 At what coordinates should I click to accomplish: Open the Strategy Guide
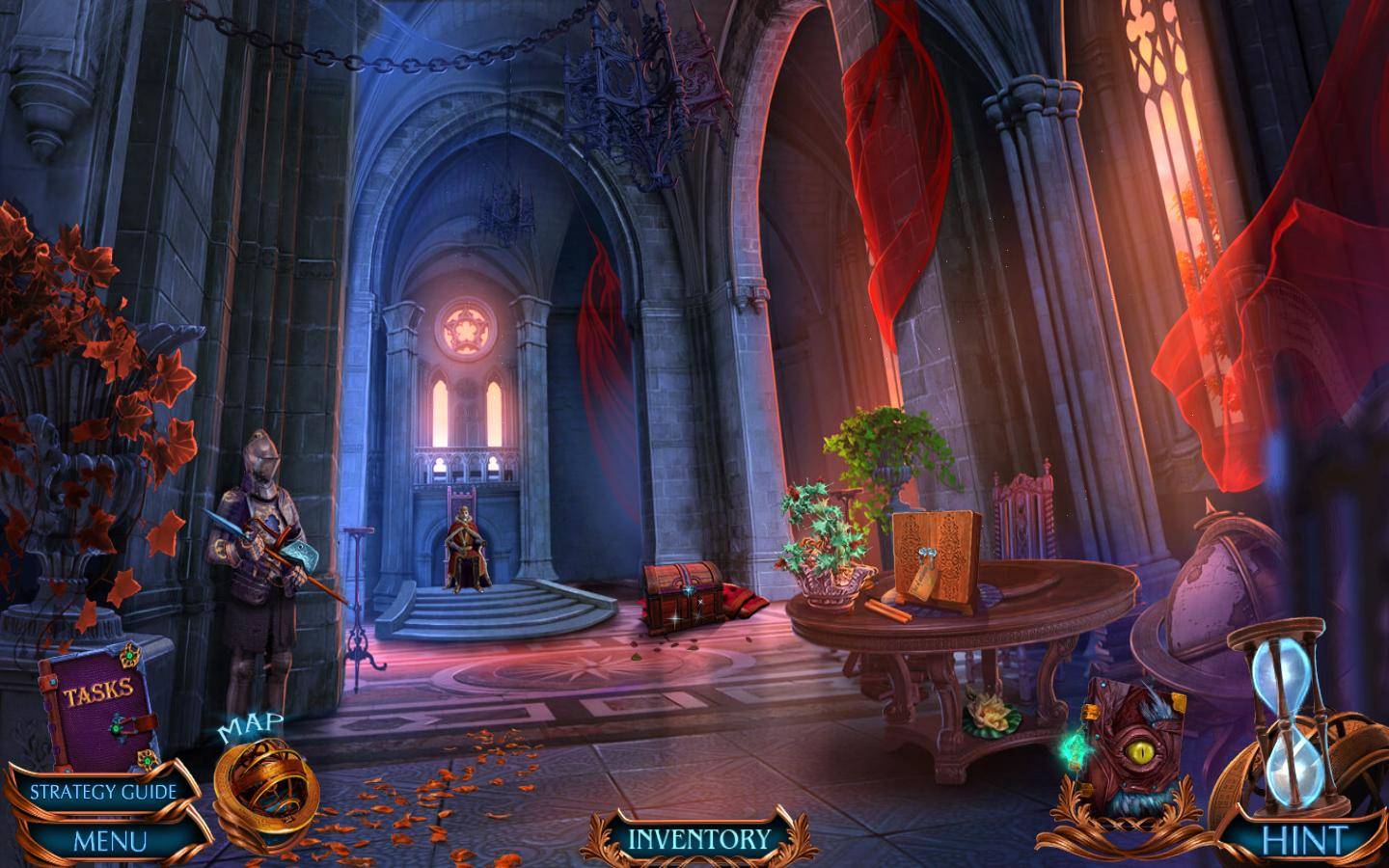coord(102,792)
